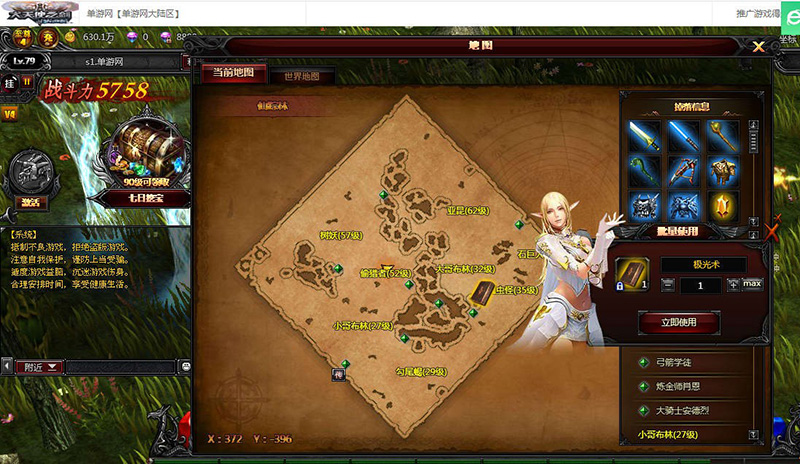Close the batch use panel
Screen dimensions: 800x464
pyautogui.click(x=772, y=233)
